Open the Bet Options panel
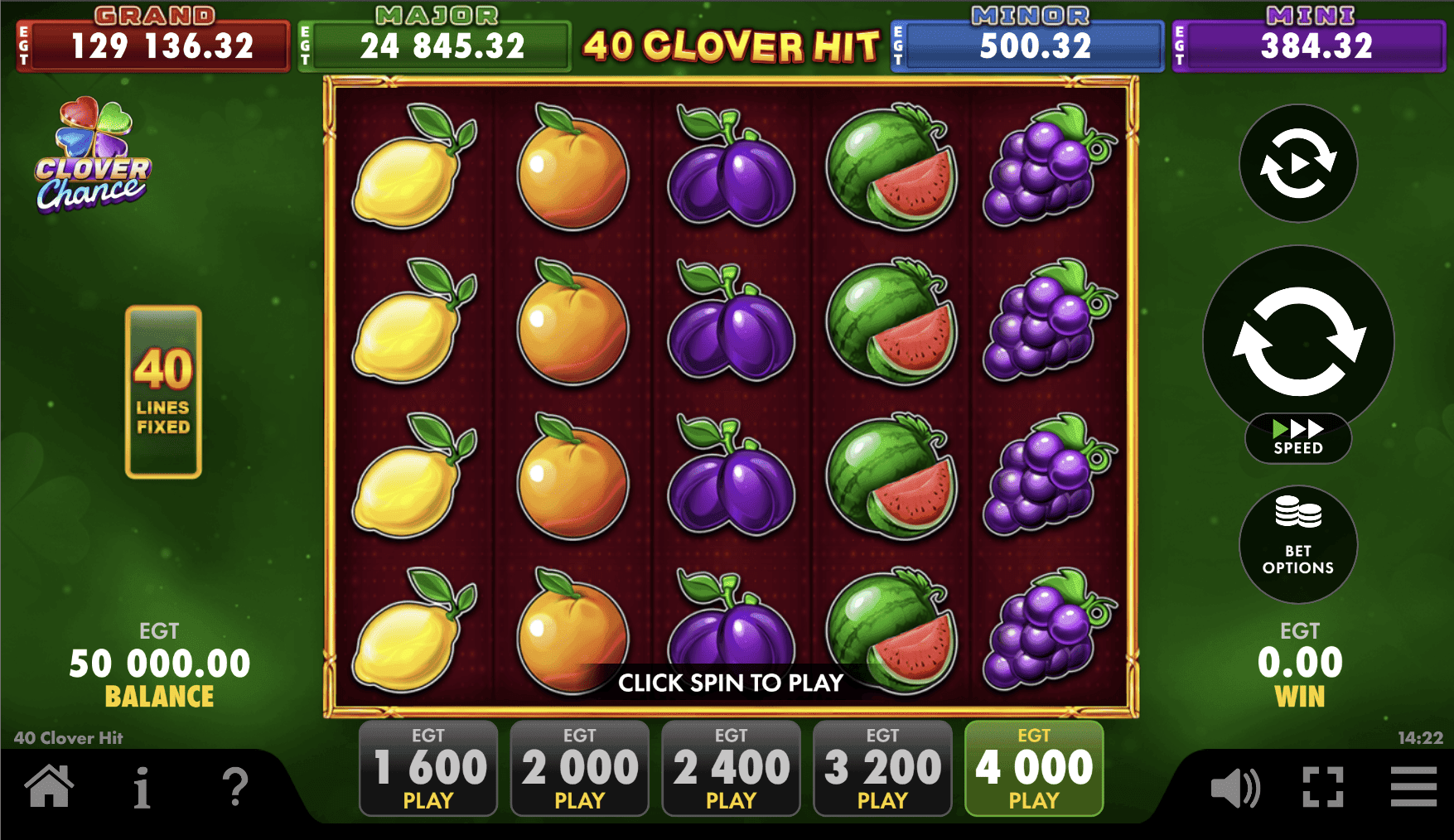 [x=1297, y=543]
